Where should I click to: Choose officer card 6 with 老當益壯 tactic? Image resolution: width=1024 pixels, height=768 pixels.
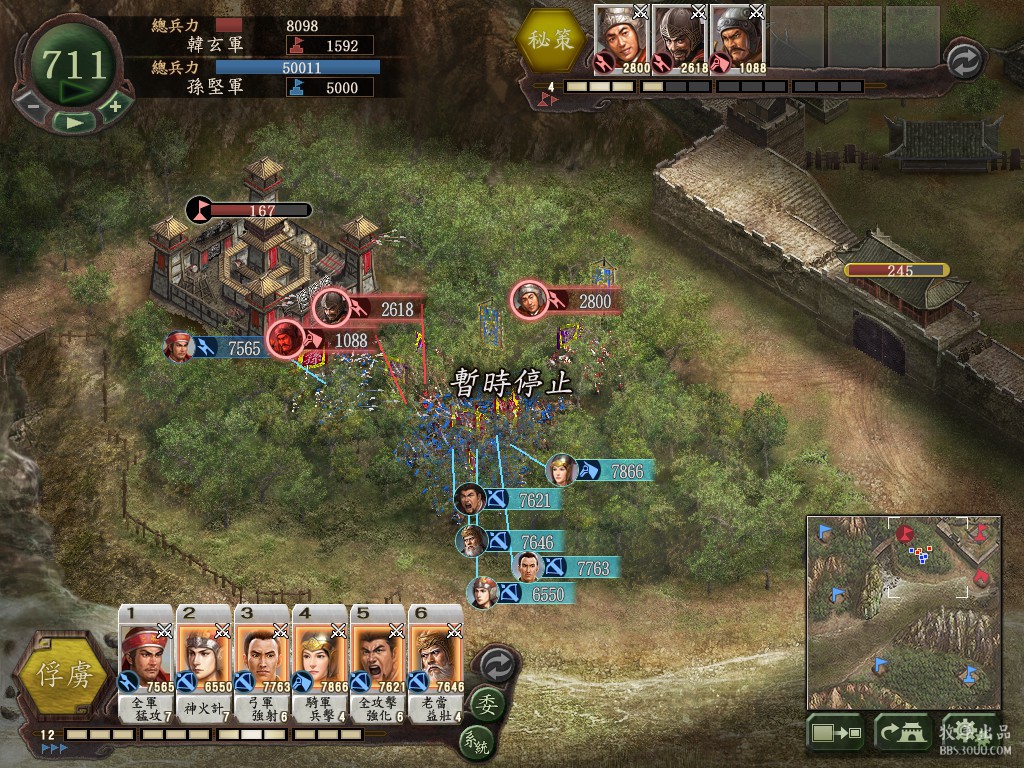coord(436,663)
